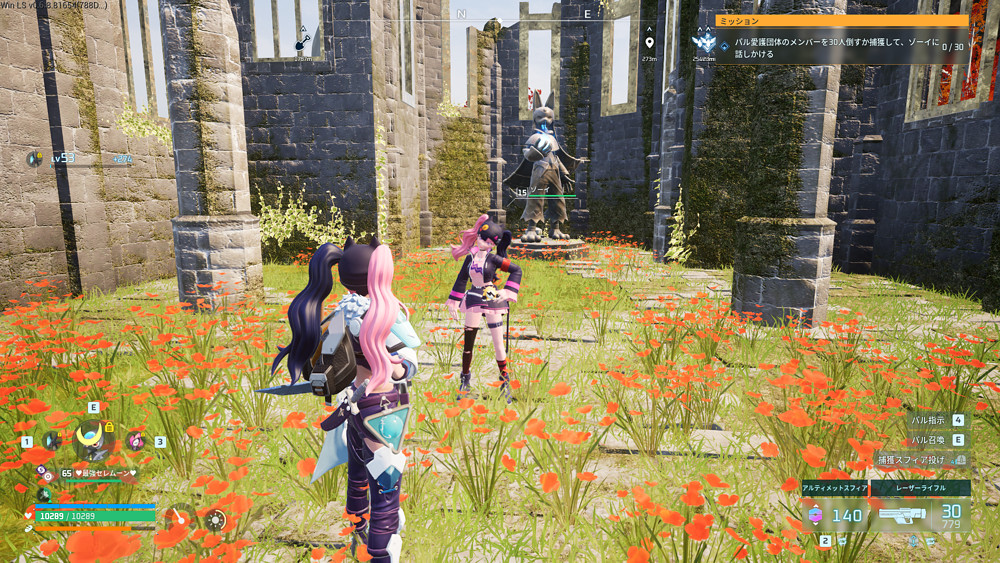This screenshot has width=1000, height=563.
Task: Click the day-night sun clock icon
Action: 216,519
